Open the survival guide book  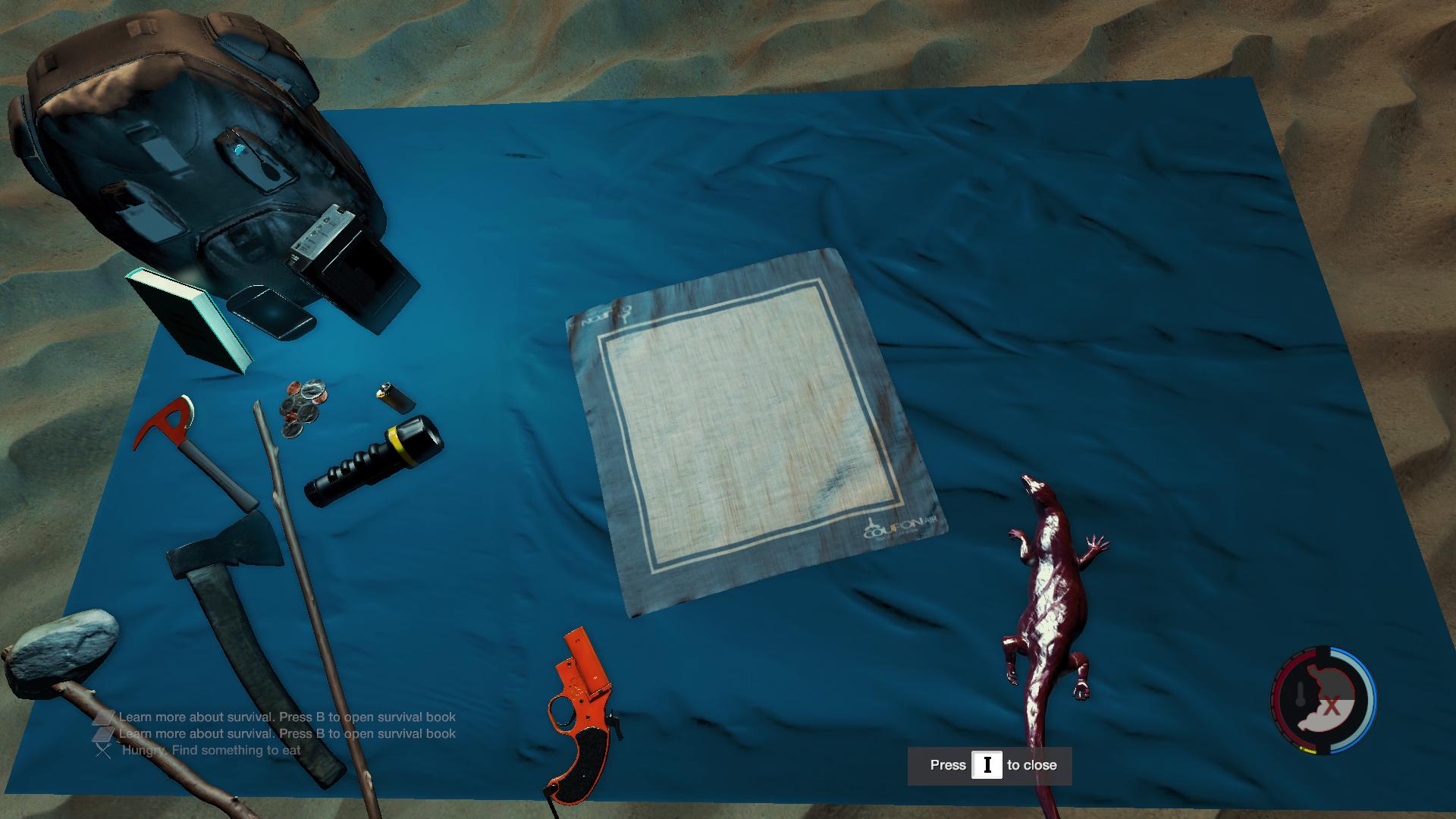click(x=189, y=320)
